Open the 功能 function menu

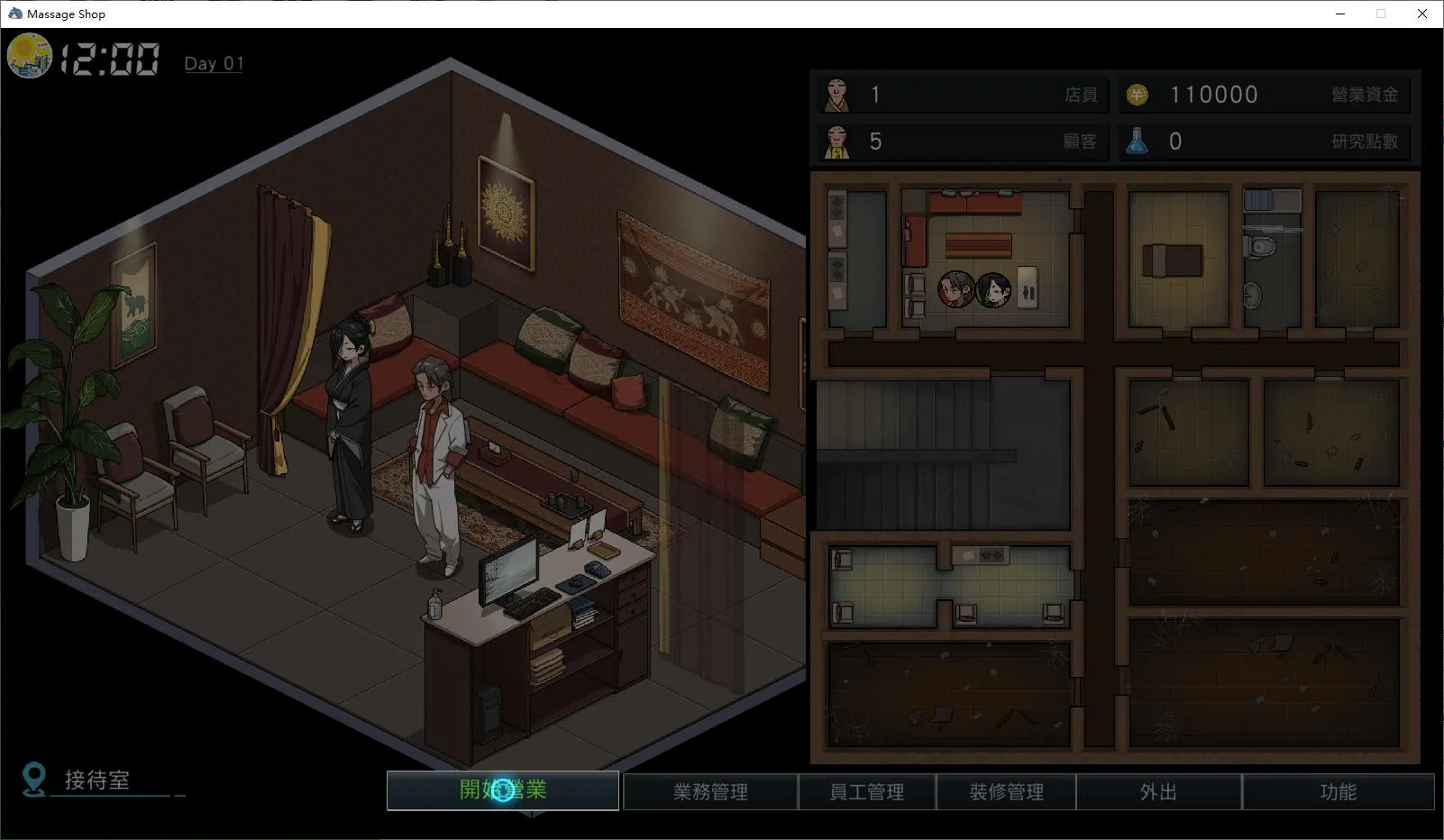[1338, 791]
